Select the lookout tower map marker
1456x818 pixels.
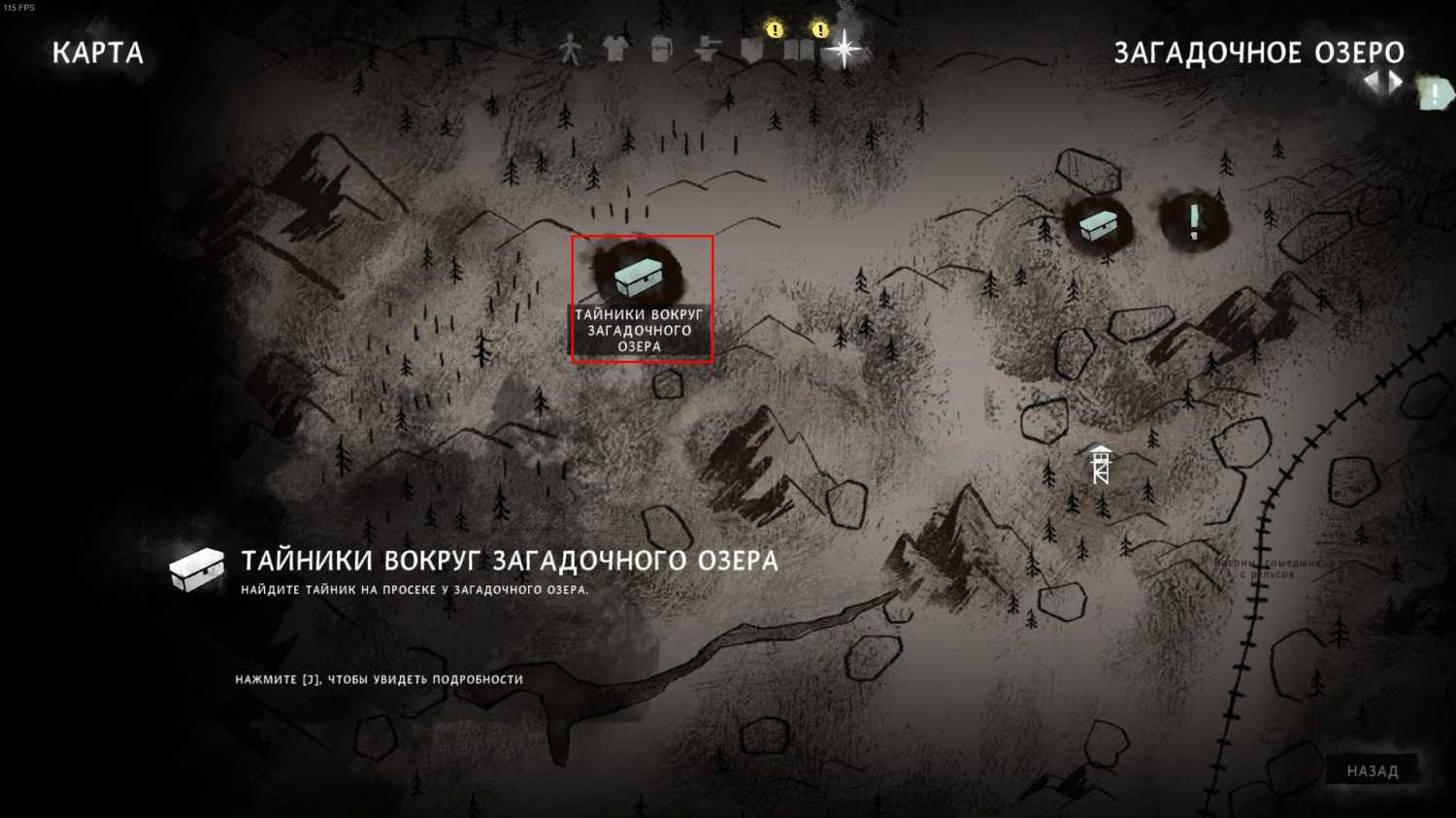tap(1100, 466)
